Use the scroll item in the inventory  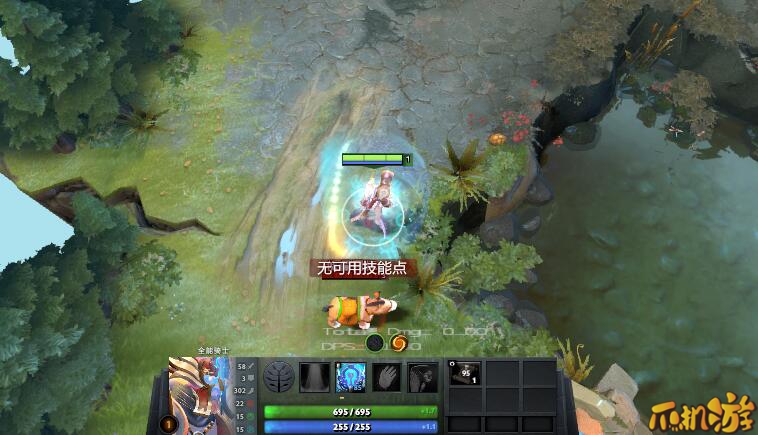tap(465, 374)
